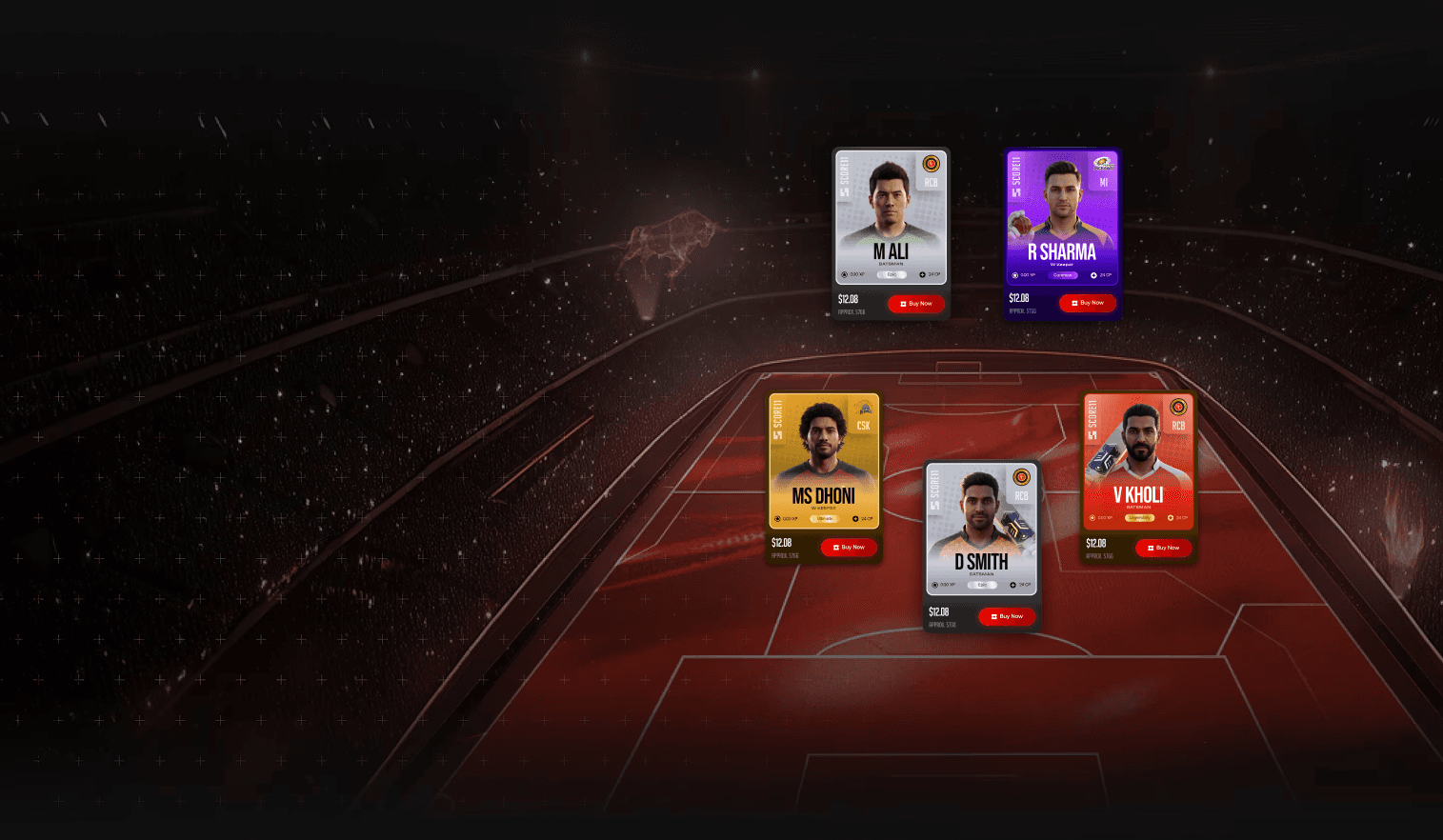Buy the D Smith card now
This screenshot has height=840, width=1443.
[x=1007, y=616]
